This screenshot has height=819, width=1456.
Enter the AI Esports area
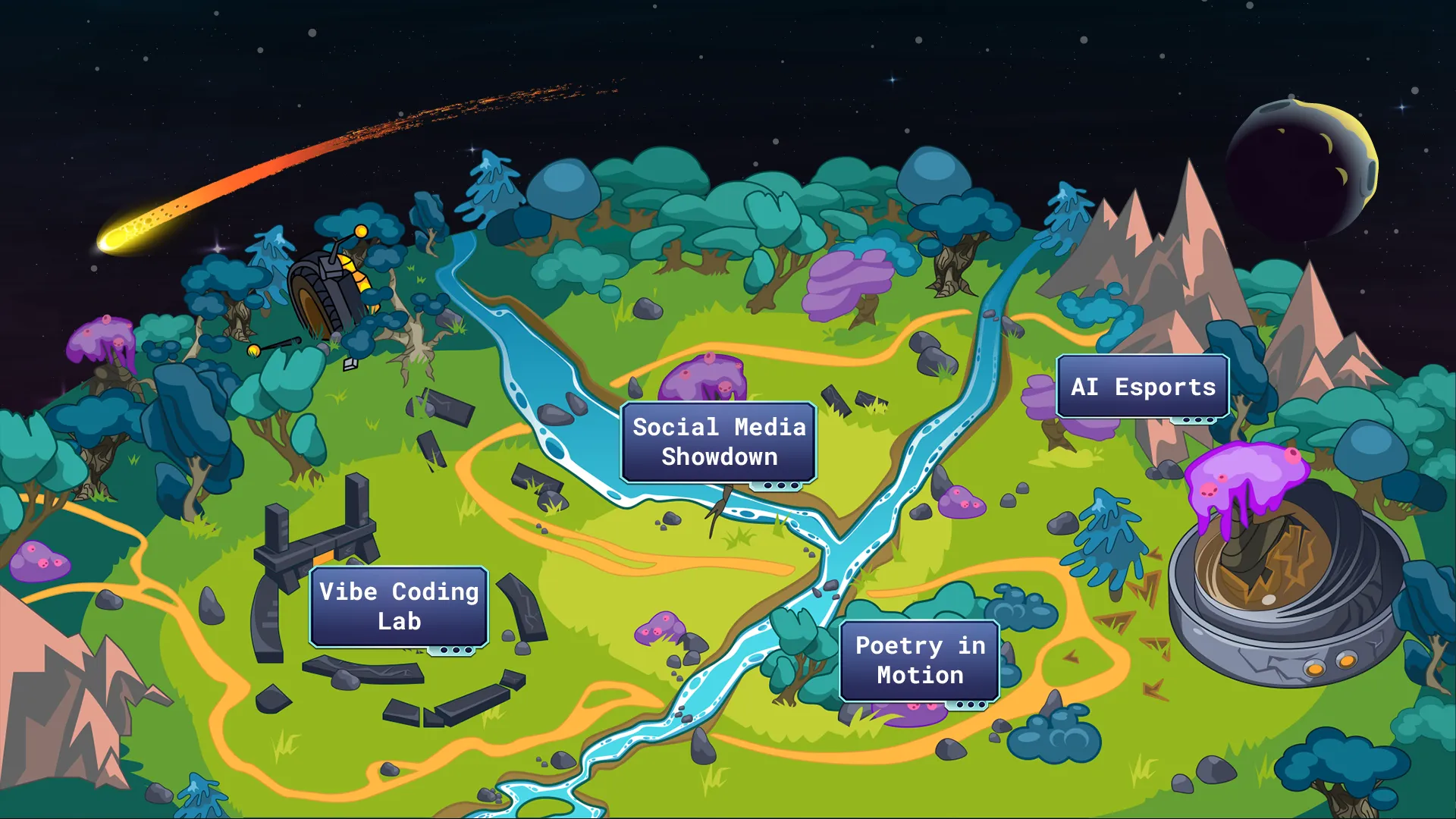coord(1142,387)
